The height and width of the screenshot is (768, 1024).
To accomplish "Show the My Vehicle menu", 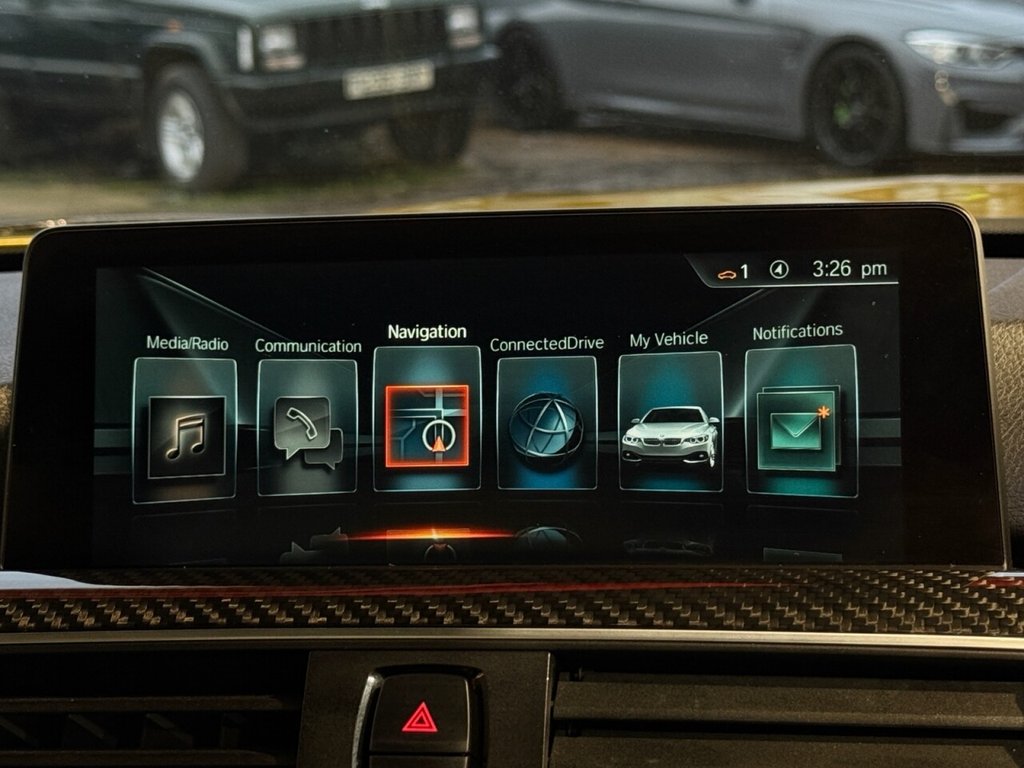I will pyautogui.click(x=670, y=423).
